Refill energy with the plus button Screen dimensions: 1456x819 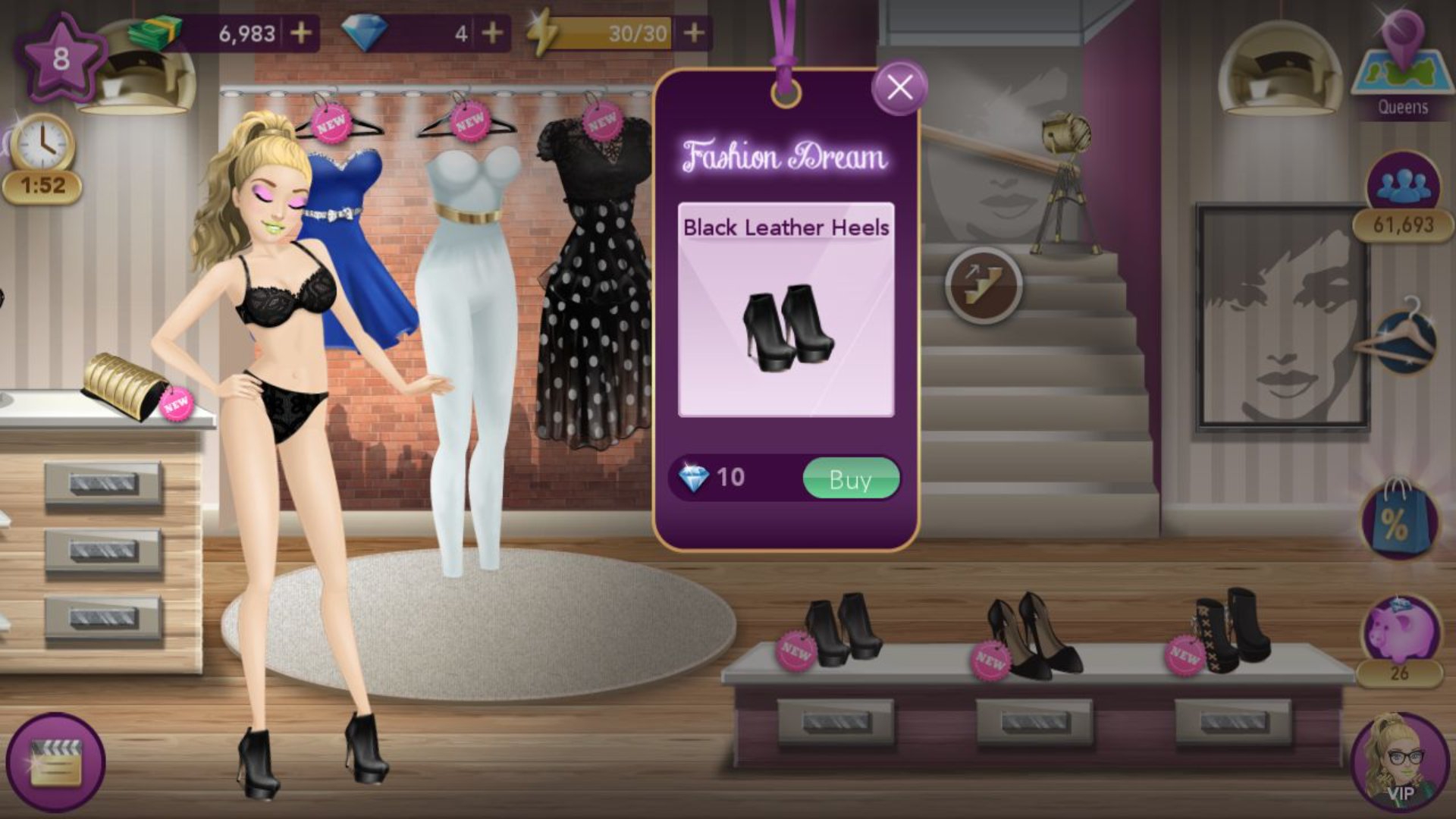(694, 33)
